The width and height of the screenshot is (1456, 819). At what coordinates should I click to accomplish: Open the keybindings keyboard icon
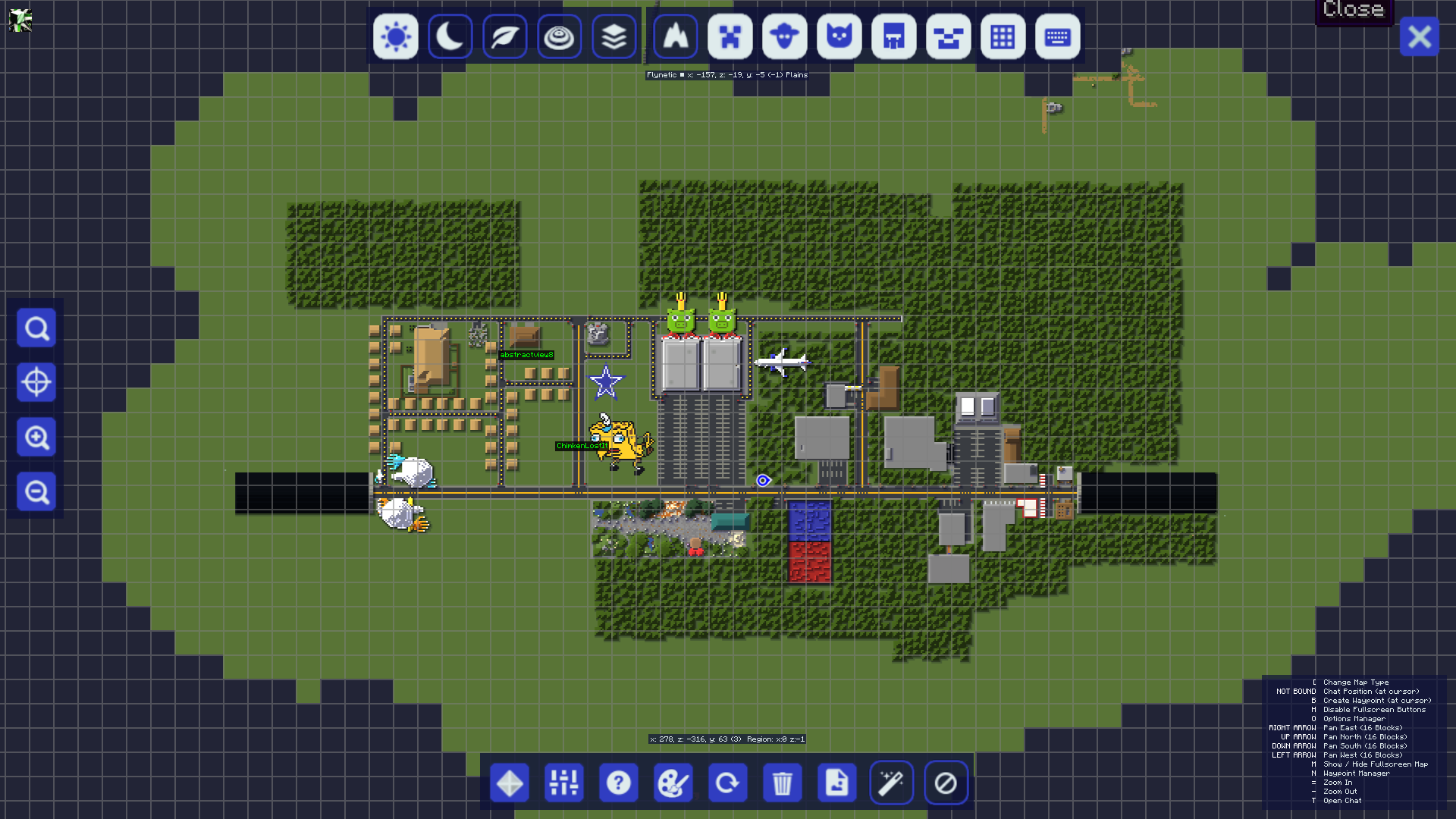coord(1057,36)
